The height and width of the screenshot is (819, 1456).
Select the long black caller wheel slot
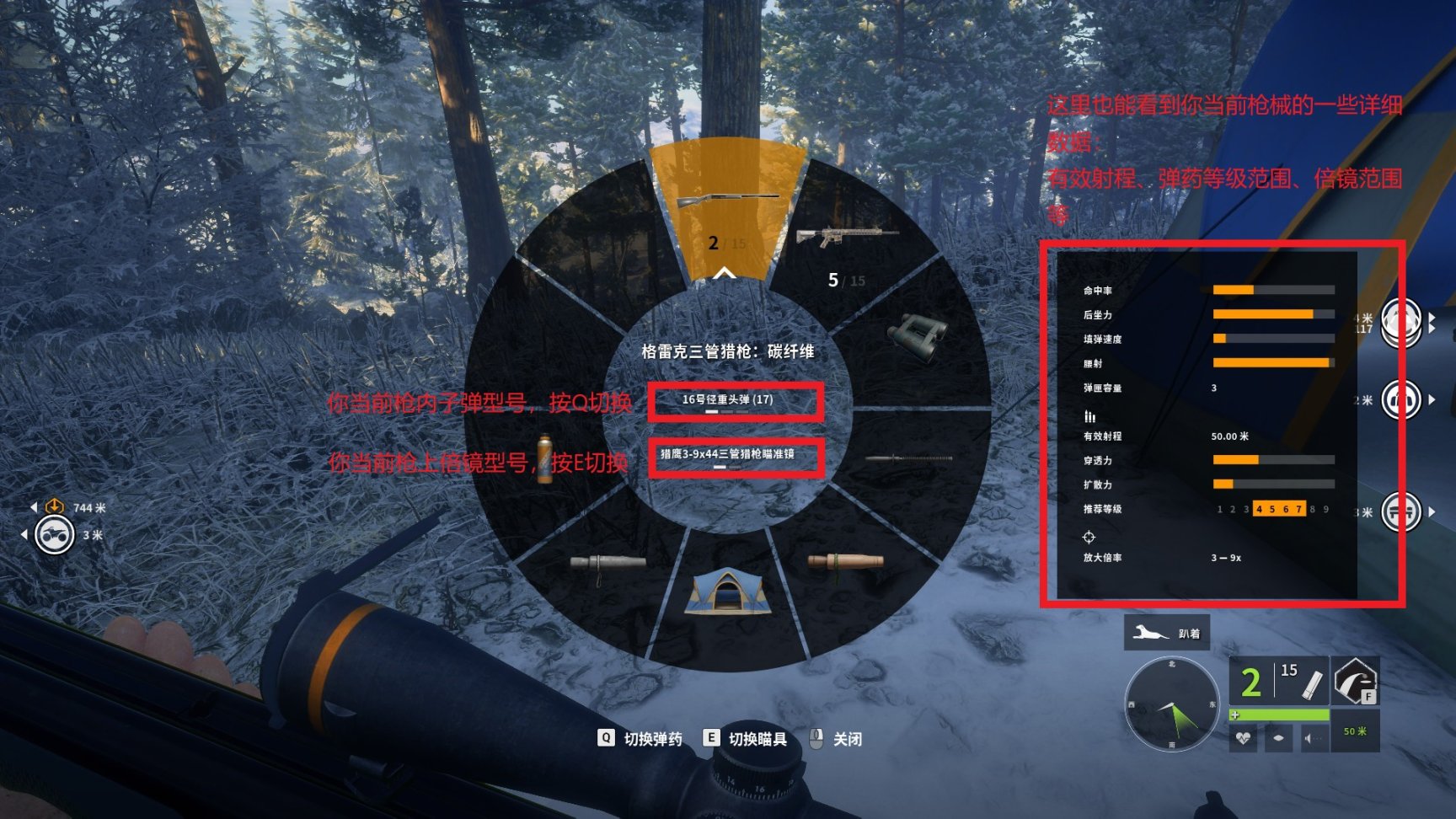pyautogui.click(x=908, y=459)
